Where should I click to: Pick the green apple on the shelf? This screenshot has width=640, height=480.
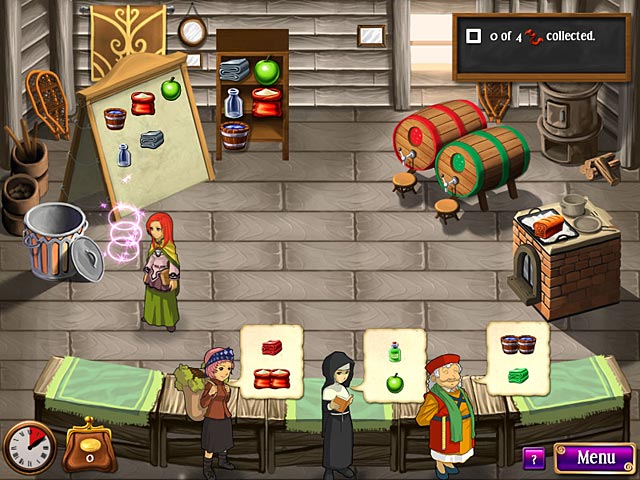[x=266, y=70]
